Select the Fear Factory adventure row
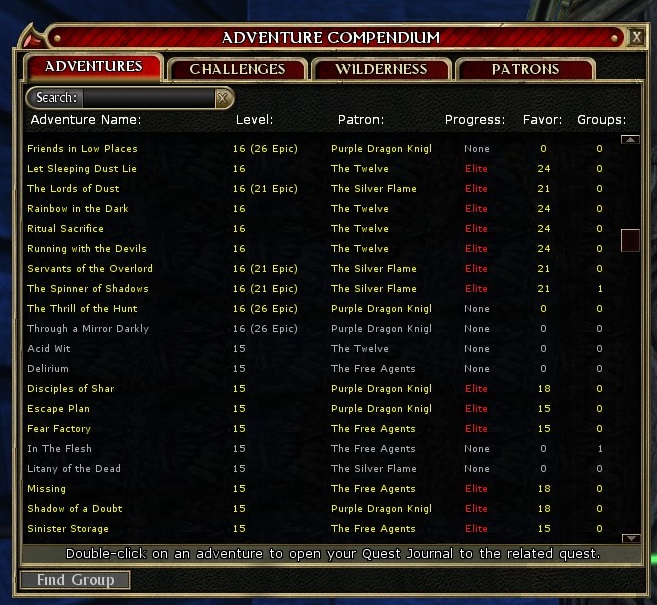This screenshot has height=605, width=657. (x=59, y=429)
